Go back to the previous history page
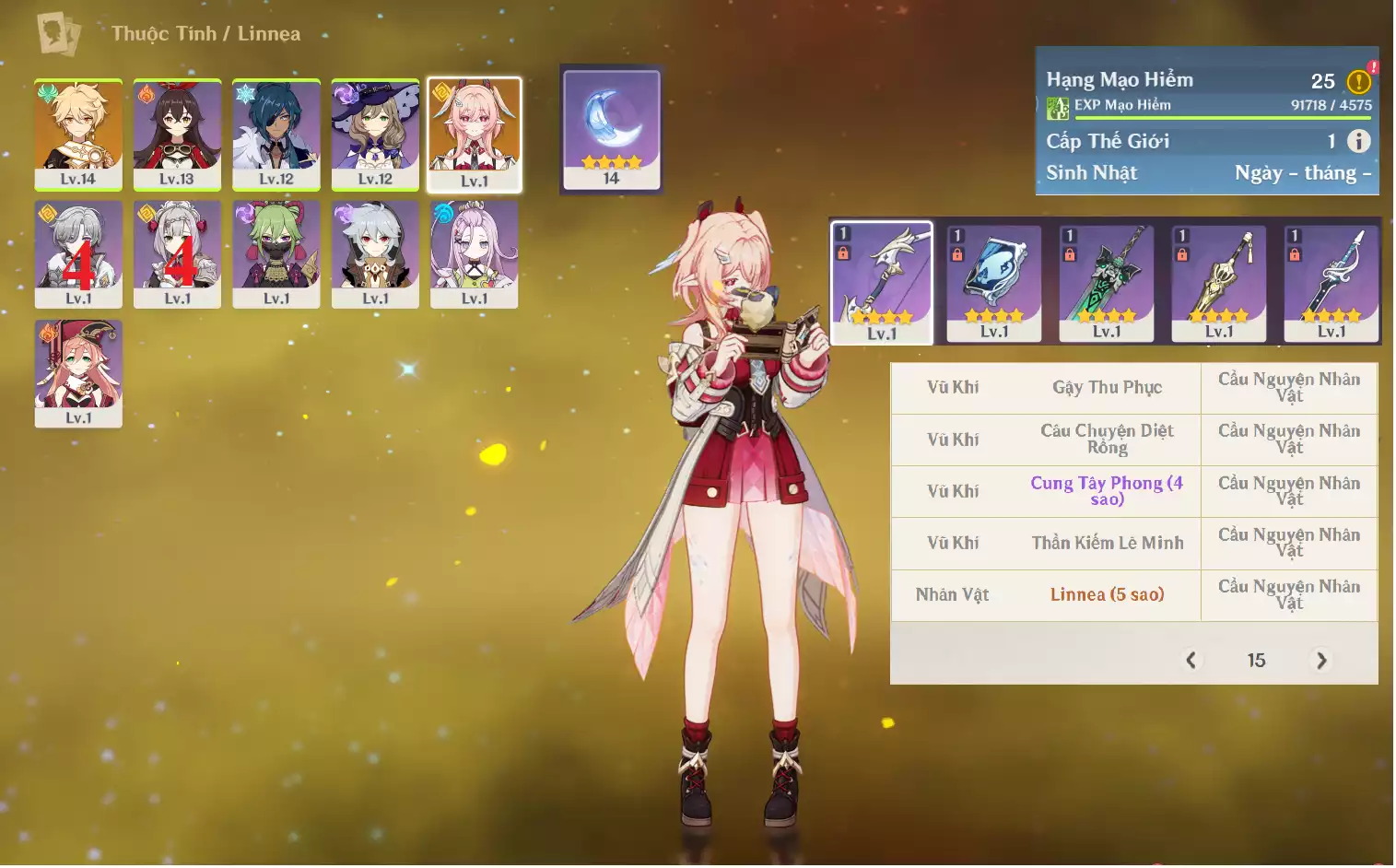 tap(1191, 661)
